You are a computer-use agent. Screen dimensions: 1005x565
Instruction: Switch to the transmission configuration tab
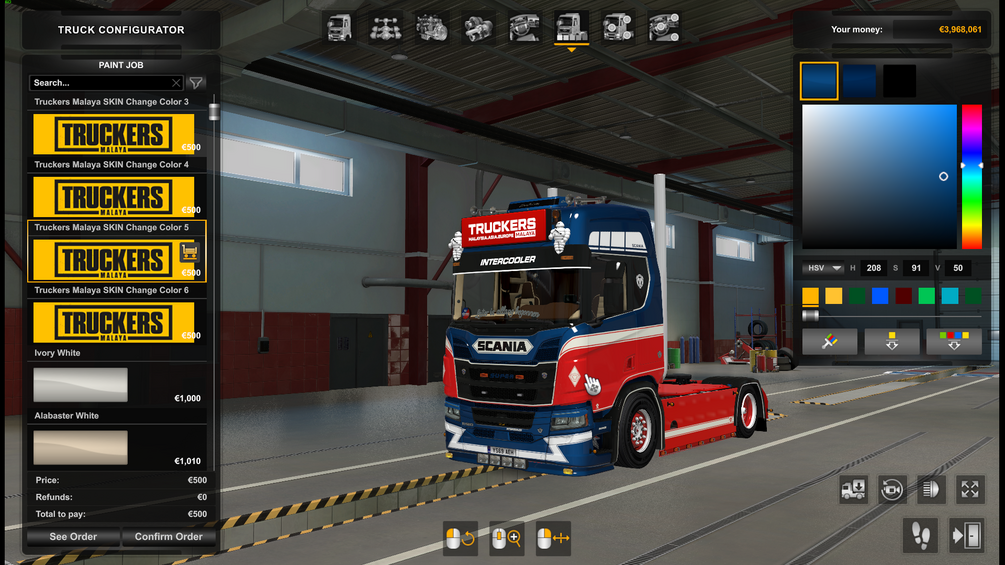coord(479,27)
